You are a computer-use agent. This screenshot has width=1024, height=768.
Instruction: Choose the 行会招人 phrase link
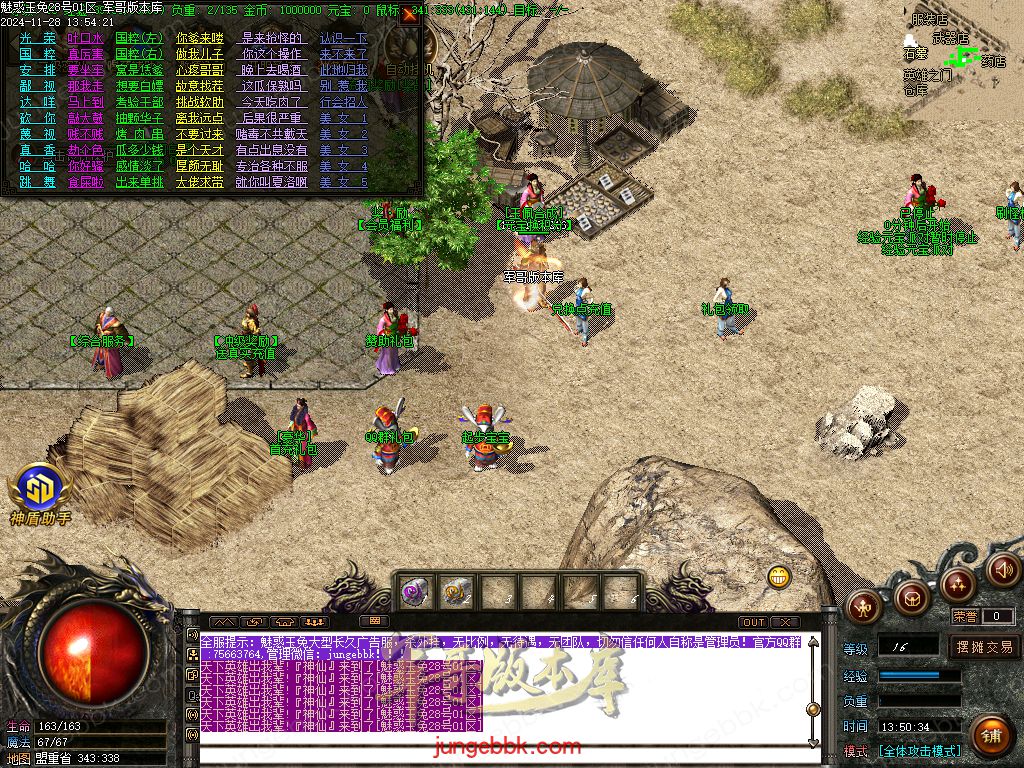click(343, 102)
